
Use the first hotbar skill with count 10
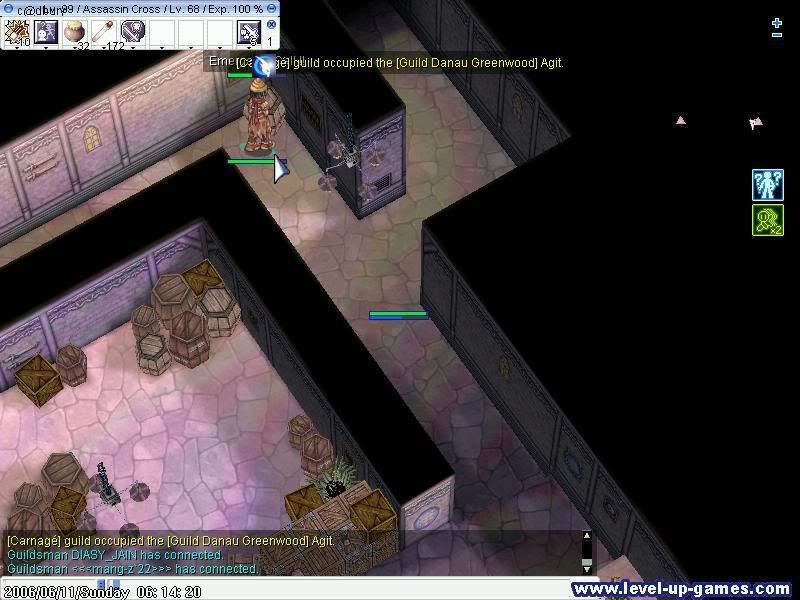17,31
